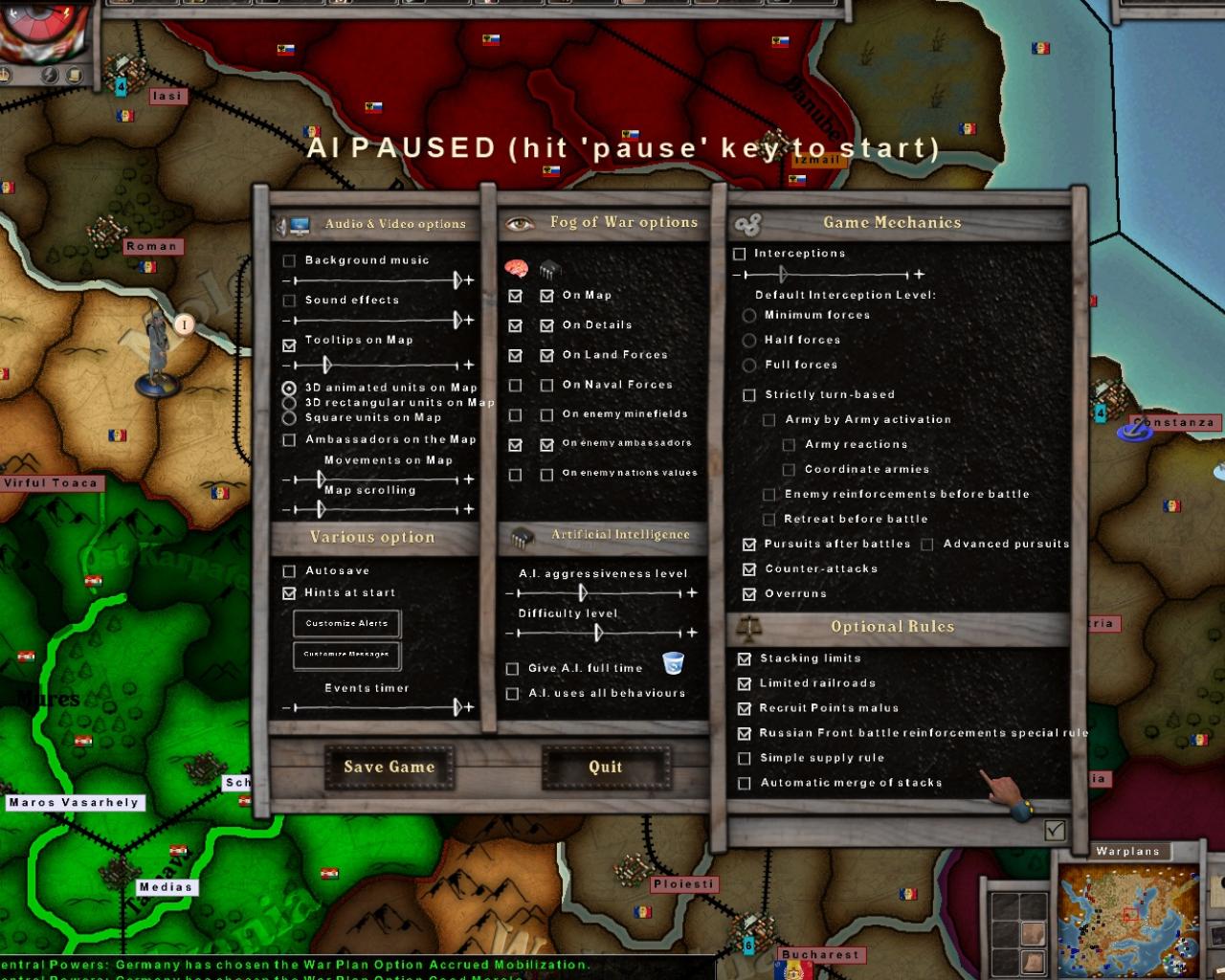The image size is (1225, 980).
Task: Open the Customize Alerts dialog
Action: tap(346, 623)
